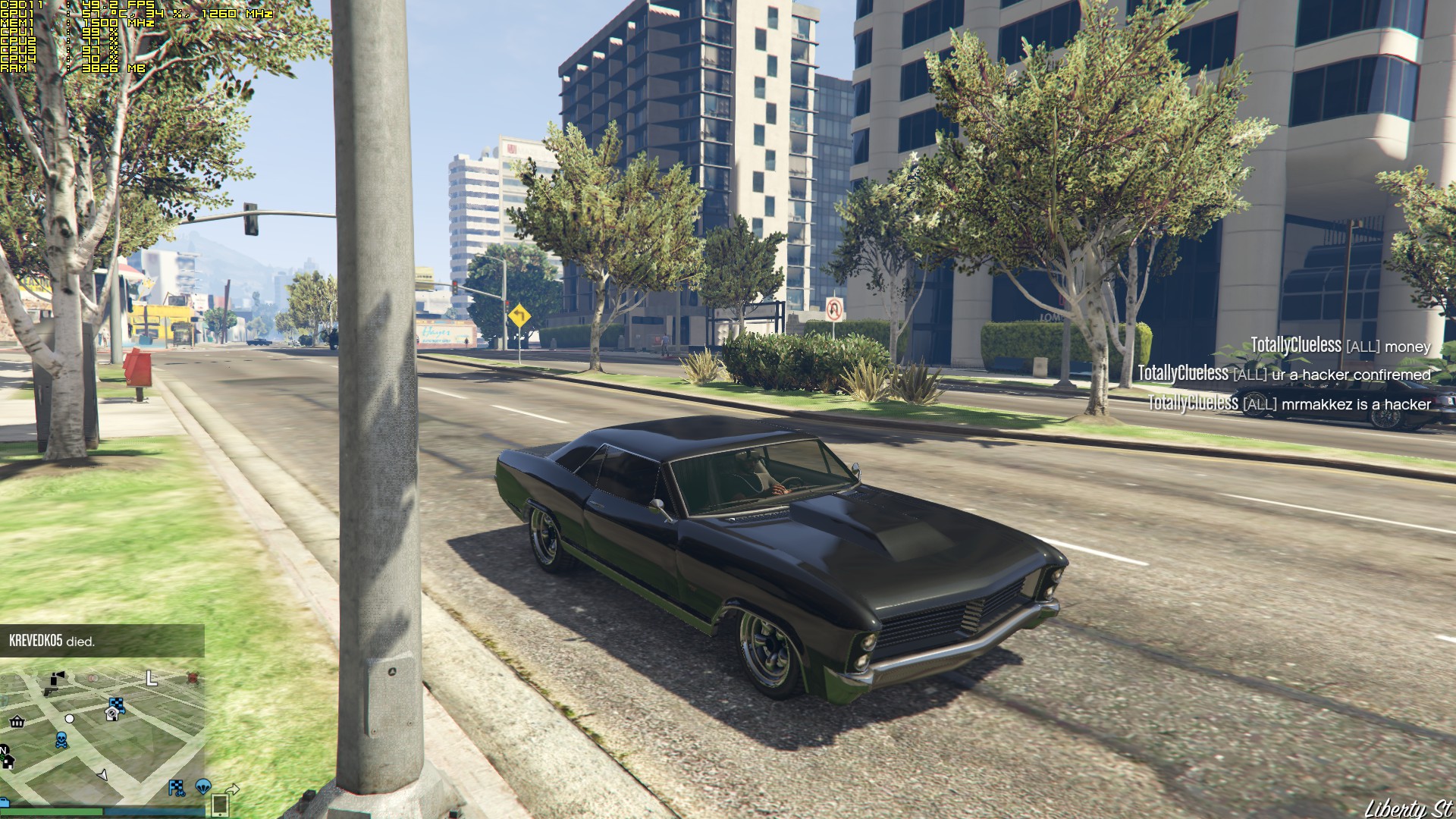Click the red skull marker on minimap
1456x819 pixels.
(x=193, y=676)
